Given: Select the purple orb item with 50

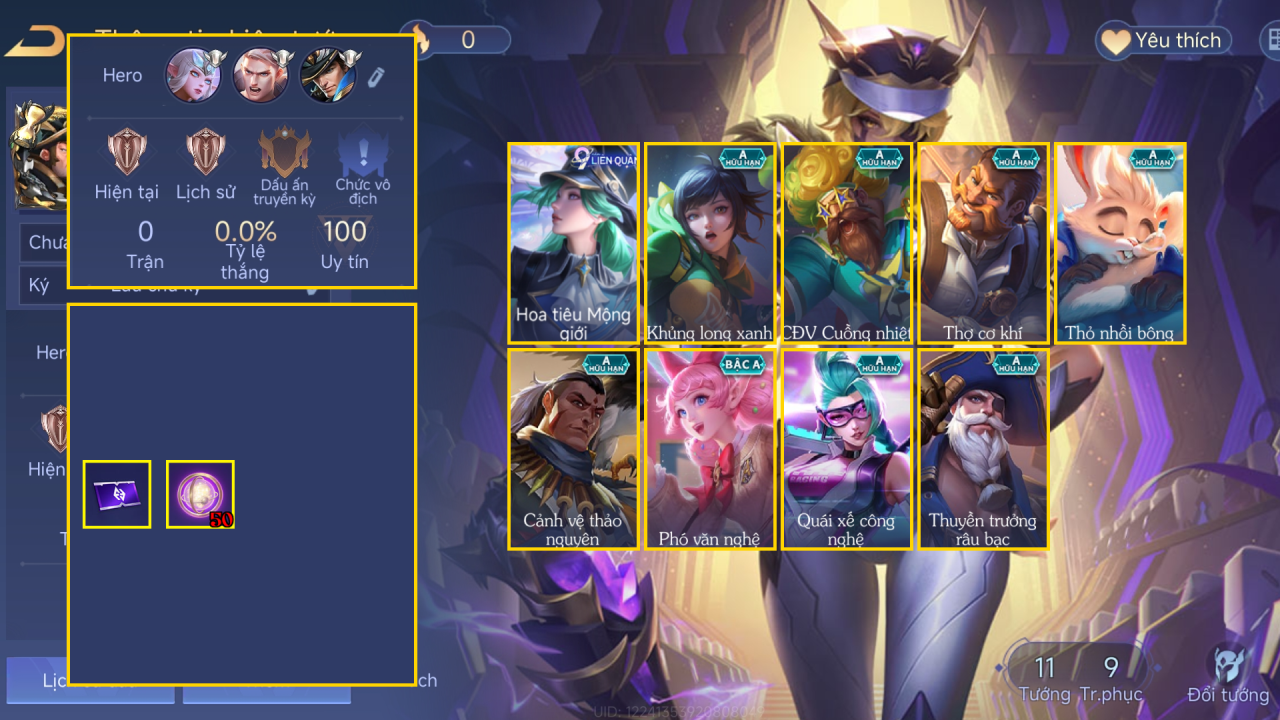Looking at the screenshot, I should (200, 494).
